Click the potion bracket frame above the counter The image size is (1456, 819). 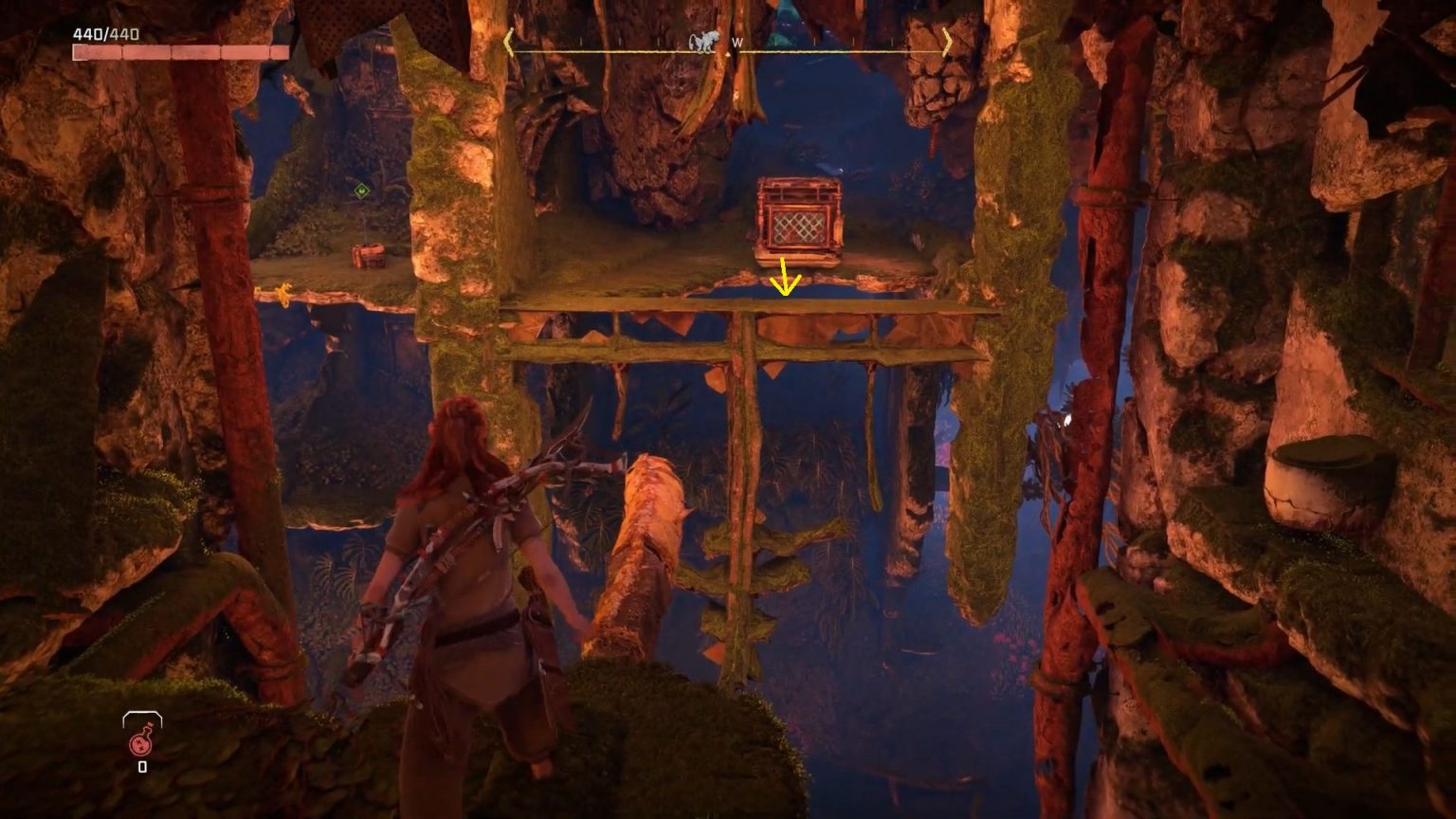(142, 716)
